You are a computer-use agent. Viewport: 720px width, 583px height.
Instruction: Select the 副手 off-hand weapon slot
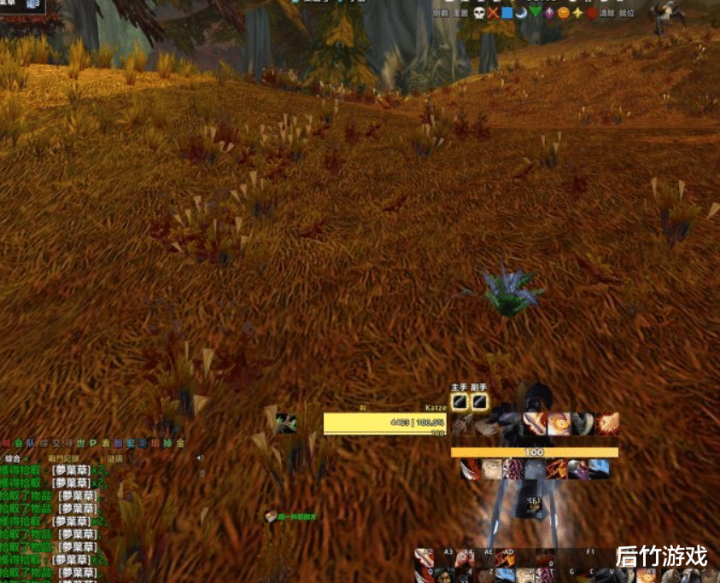pos(480,401)
